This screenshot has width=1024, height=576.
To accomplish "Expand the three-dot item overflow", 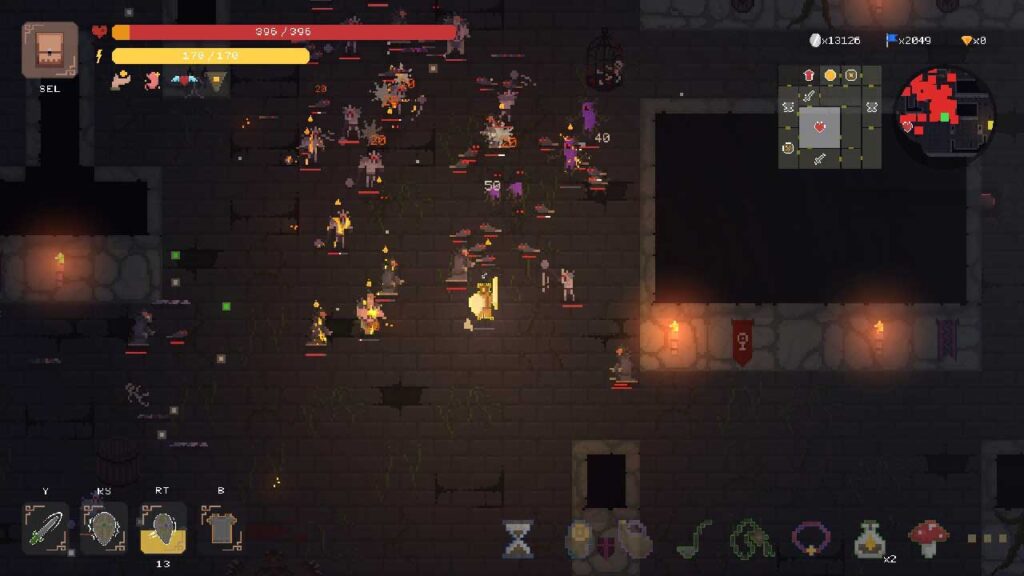I will coord(987,539).
